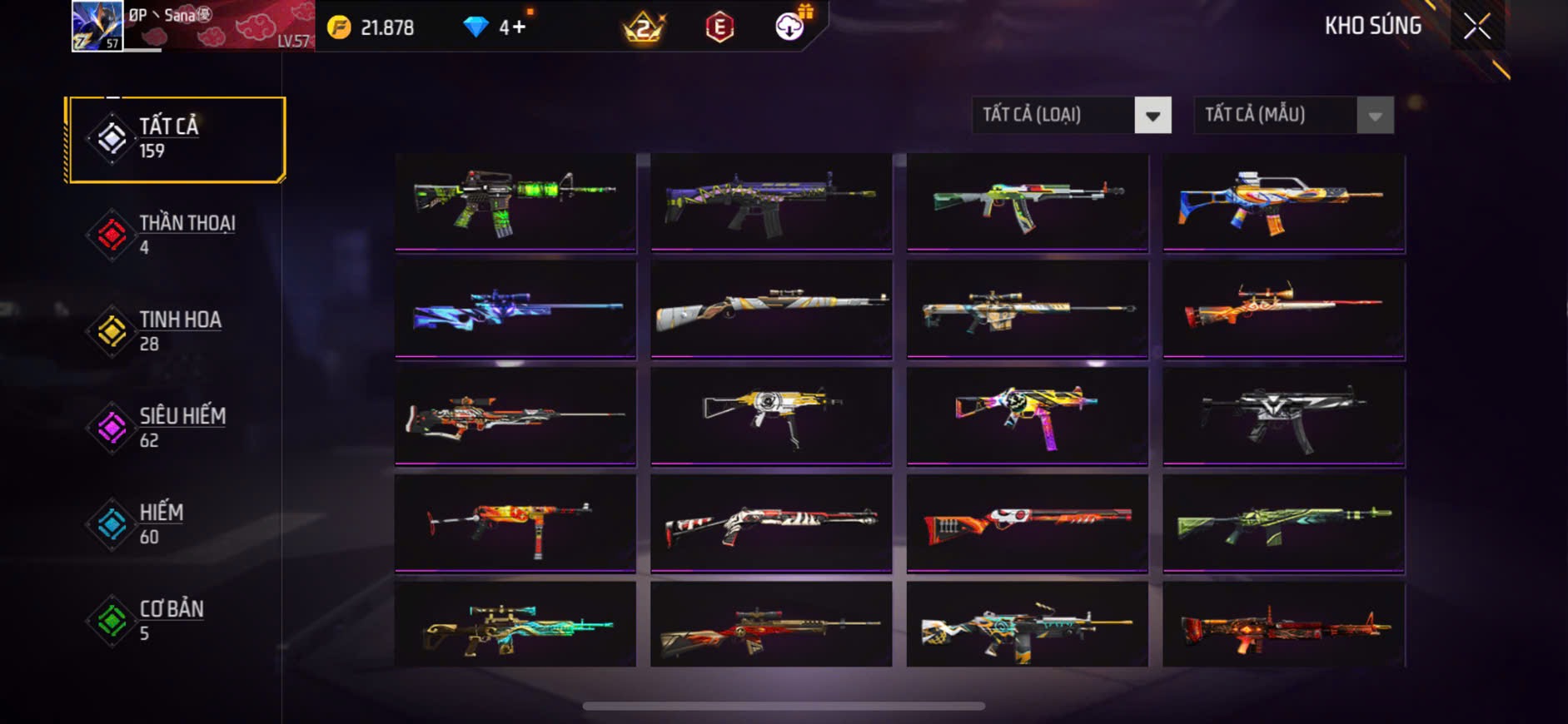Screen dimensions: 1568x724
Task: Select the red and white shotgun skin
Action: 771,522
